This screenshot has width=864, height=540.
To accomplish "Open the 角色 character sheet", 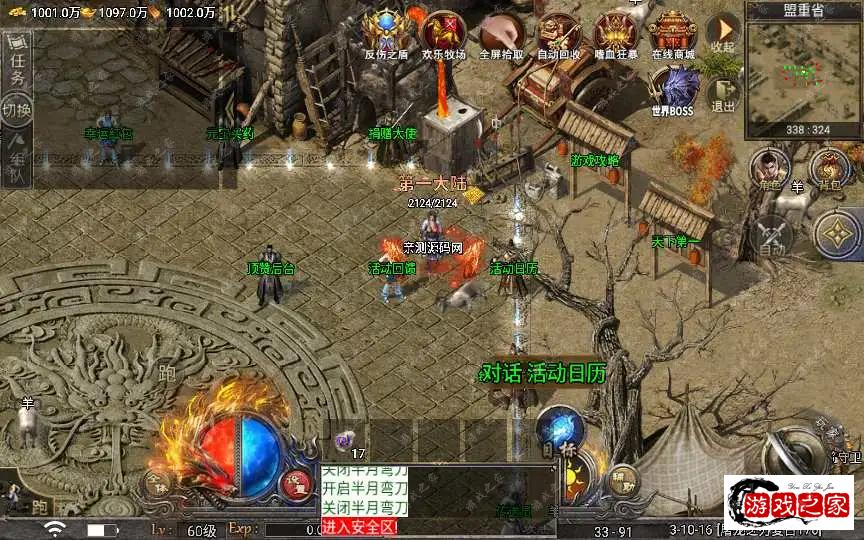I will coord(770,168).
